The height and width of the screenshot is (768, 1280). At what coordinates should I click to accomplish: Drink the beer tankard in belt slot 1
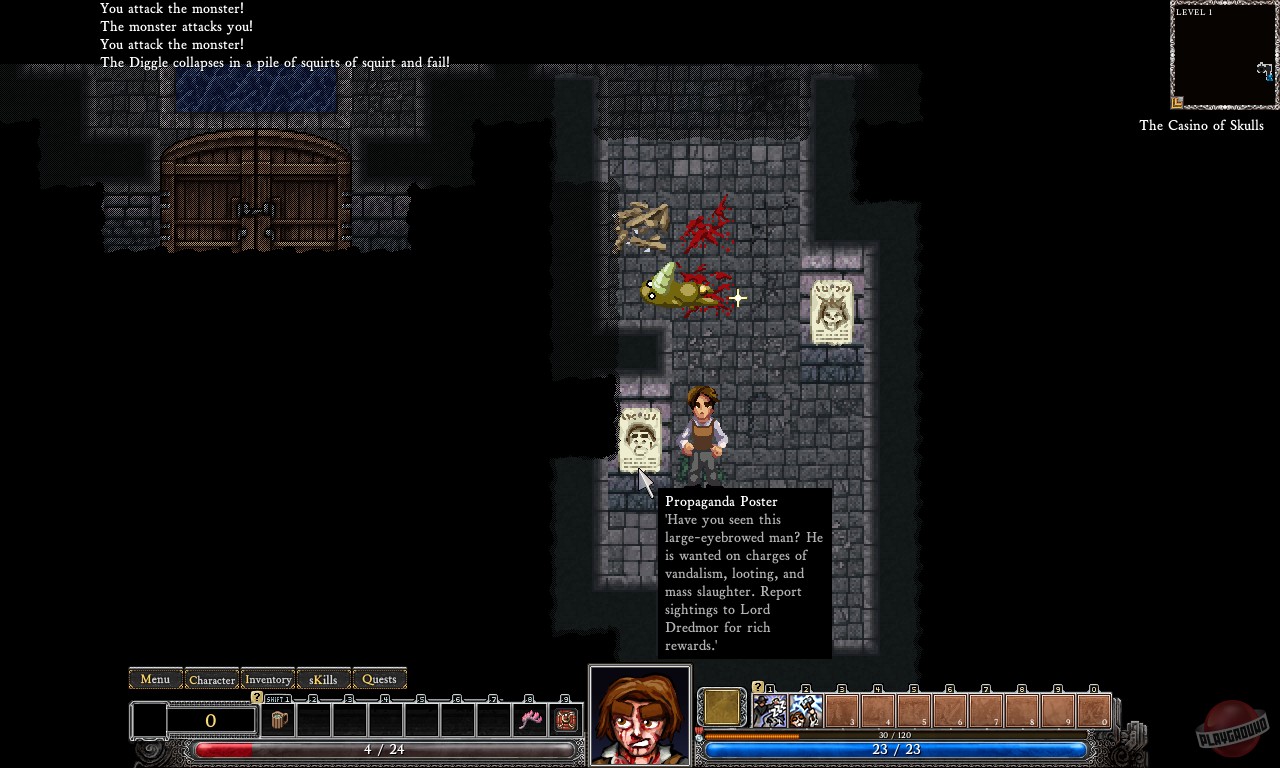[279, 719]
